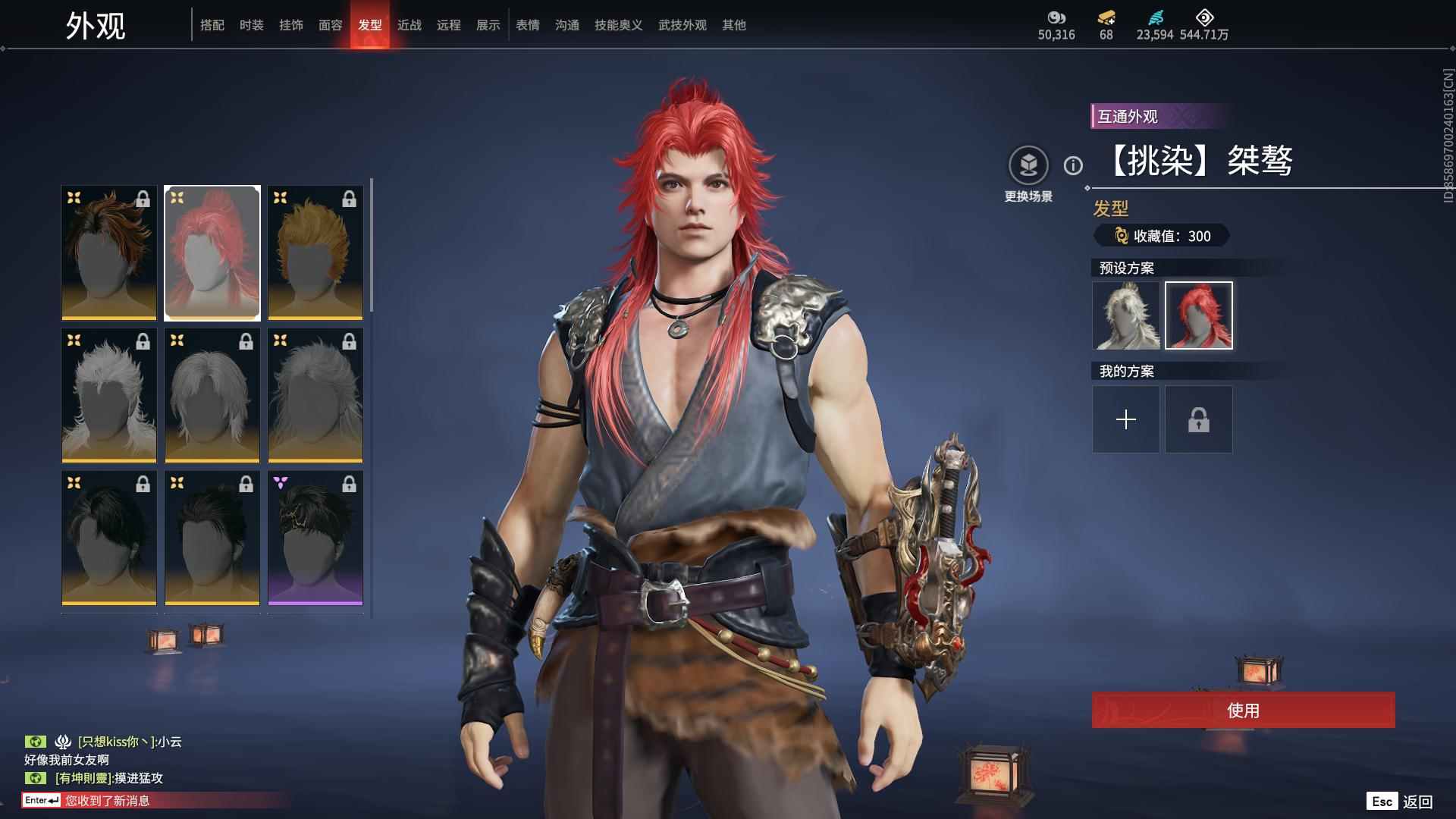Open the 技能奥义 tab

[x=618, y=25]
